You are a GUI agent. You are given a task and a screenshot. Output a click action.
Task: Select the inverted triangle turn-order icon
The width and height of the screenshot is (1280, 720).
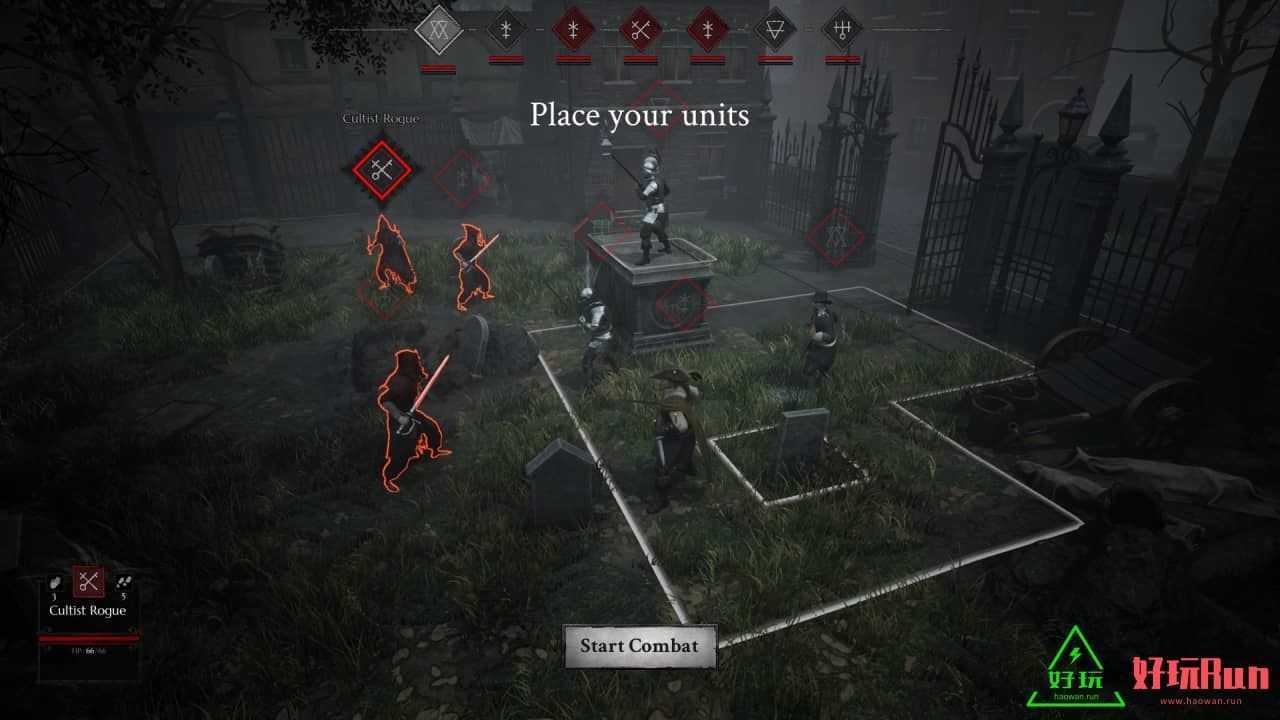(x=775, y=29)
